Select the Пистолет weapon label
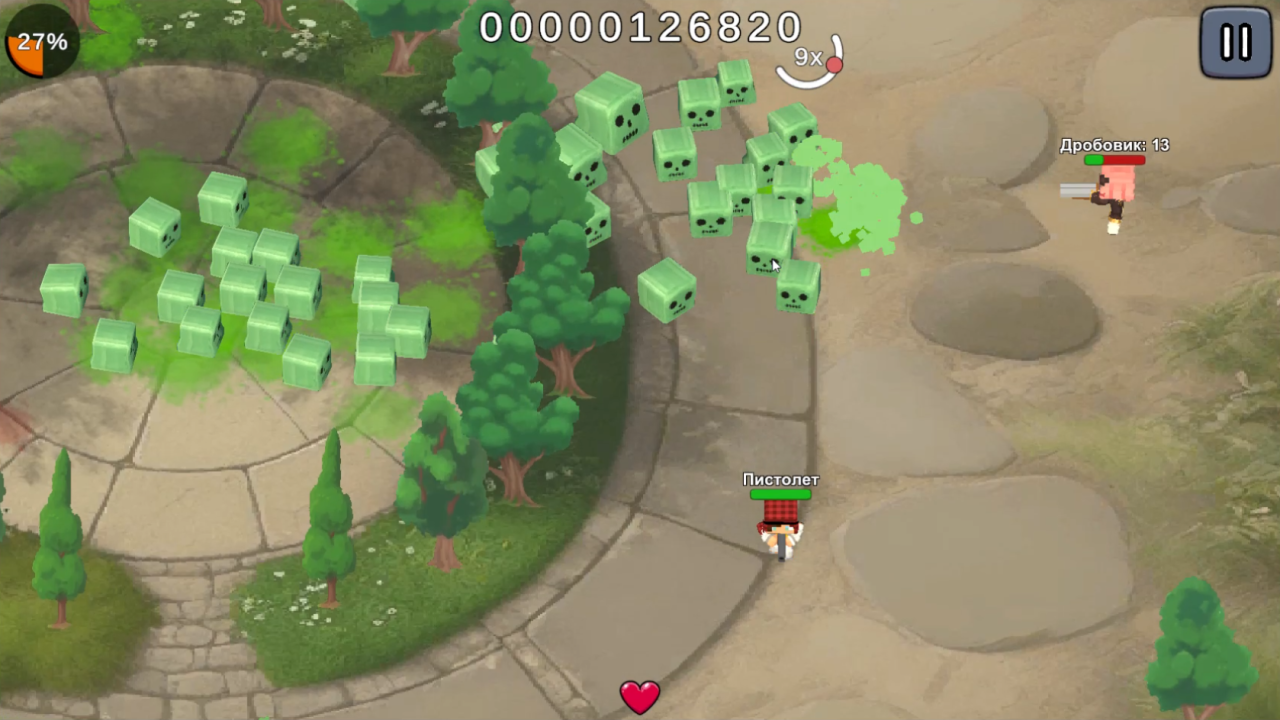Screen dimensions: 1280x720 point(780,480)
